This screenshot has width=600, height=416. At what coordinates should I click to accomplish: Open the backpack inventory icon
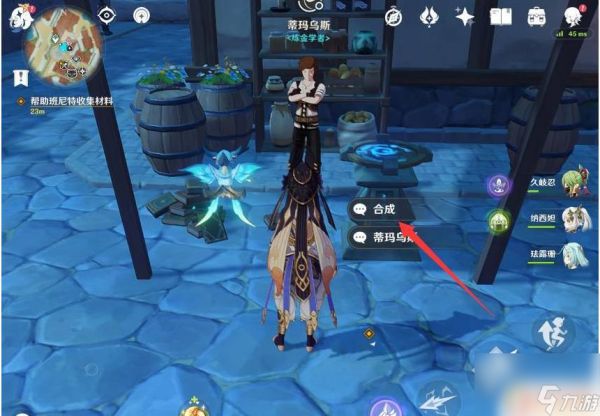537,15
